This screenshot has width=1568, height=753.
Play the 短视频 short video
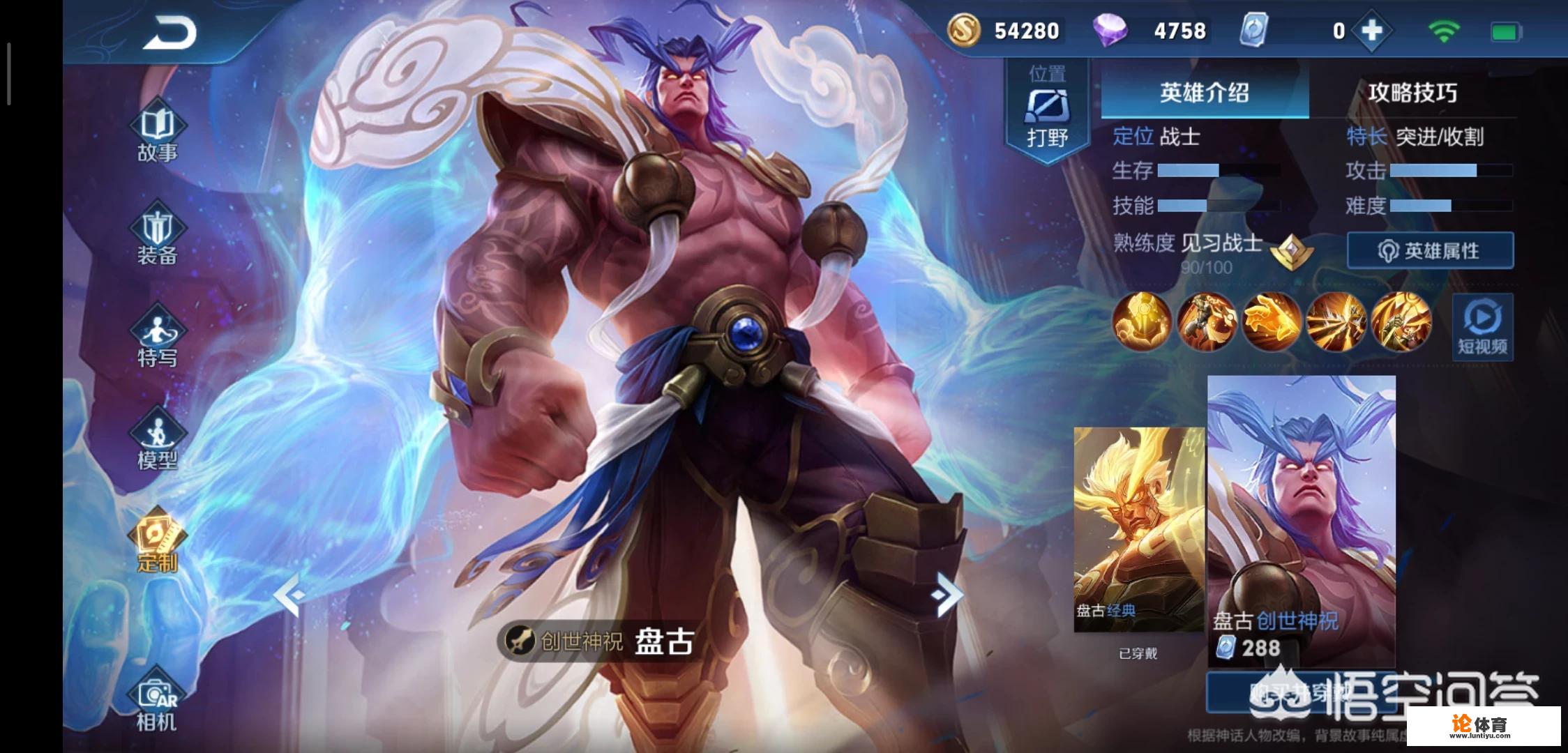[x=1482, y=326]
